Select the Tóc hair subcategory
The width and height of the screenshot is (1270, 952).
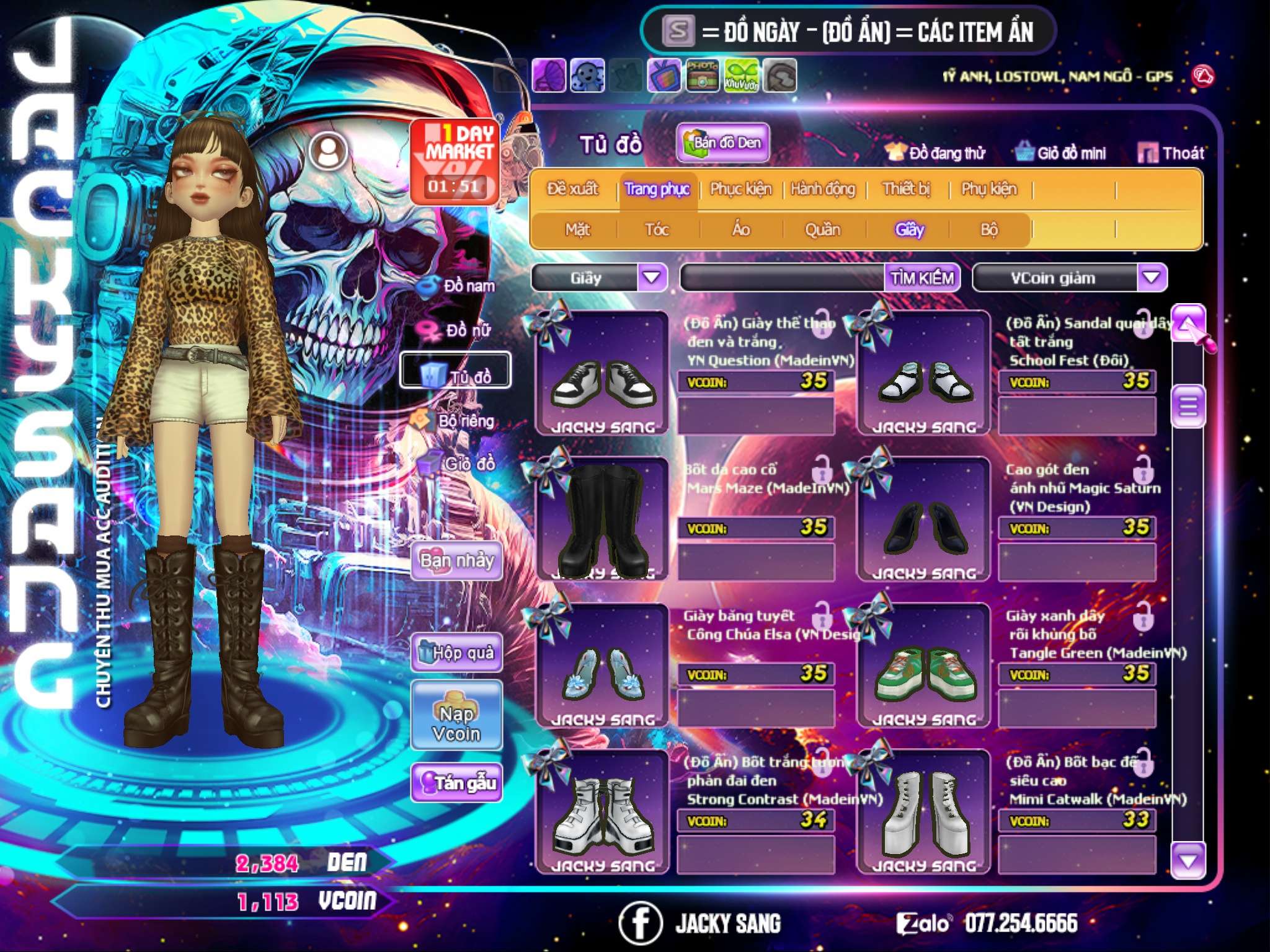click(657, 230)
